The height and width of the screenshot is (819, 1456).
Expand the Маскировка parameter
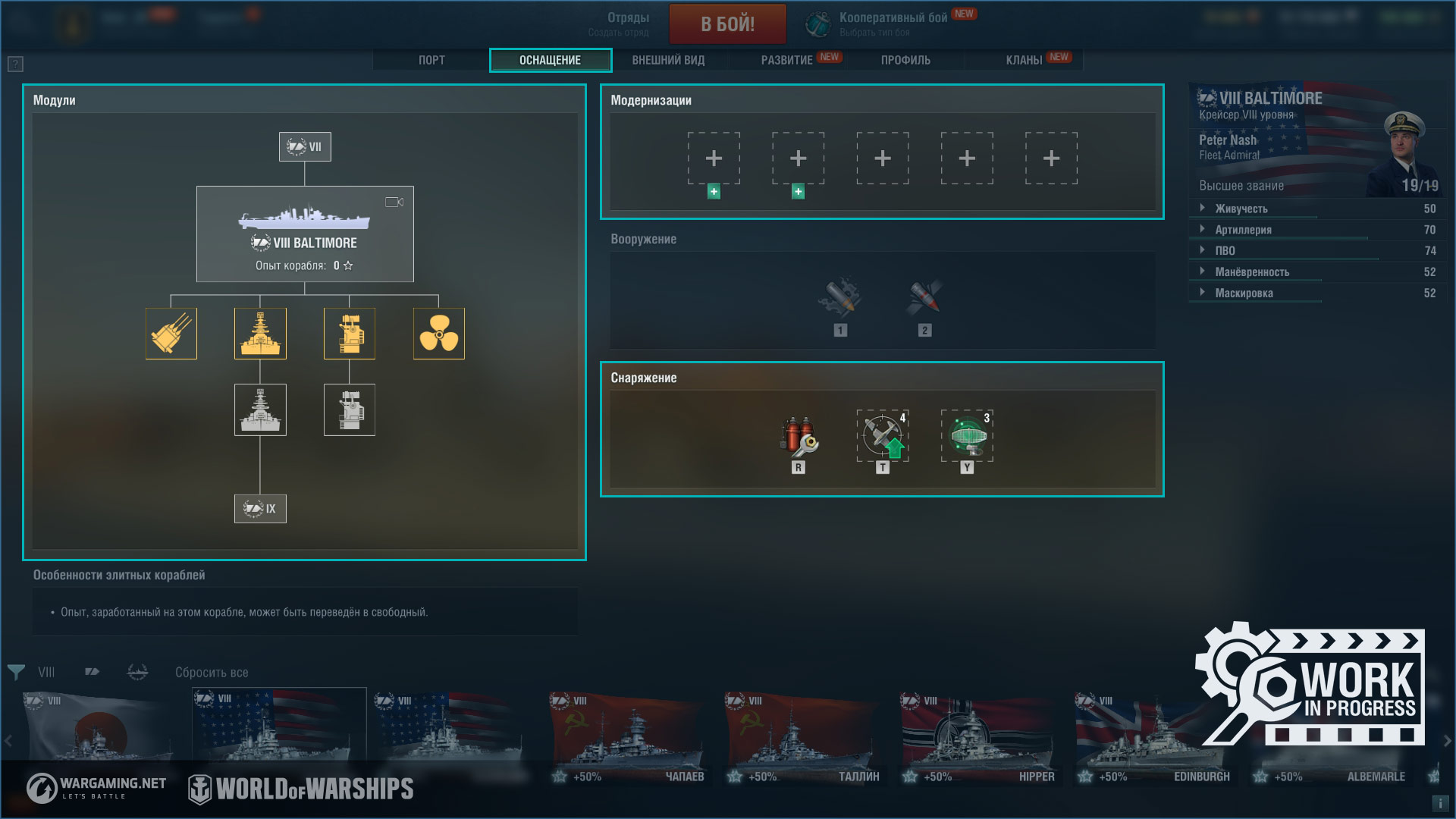(1244, 293)
